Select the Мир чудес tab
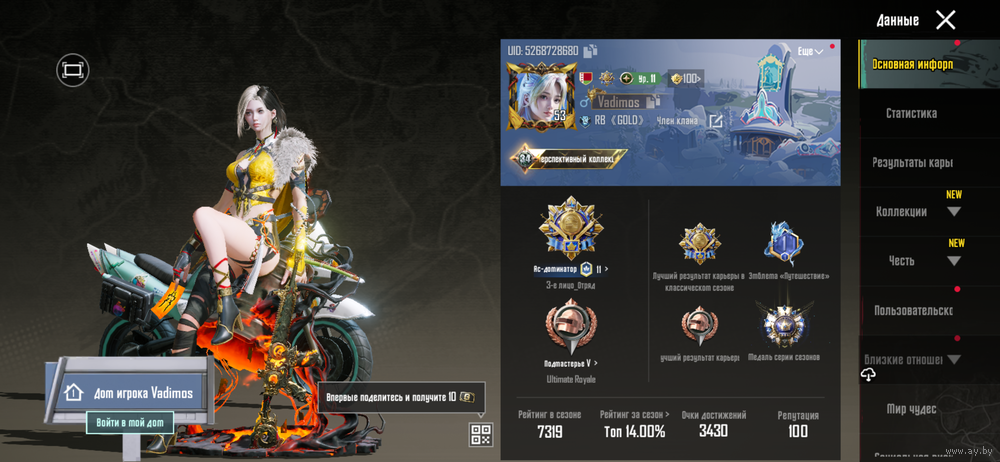1000x462 pixels. pos(911,408)
